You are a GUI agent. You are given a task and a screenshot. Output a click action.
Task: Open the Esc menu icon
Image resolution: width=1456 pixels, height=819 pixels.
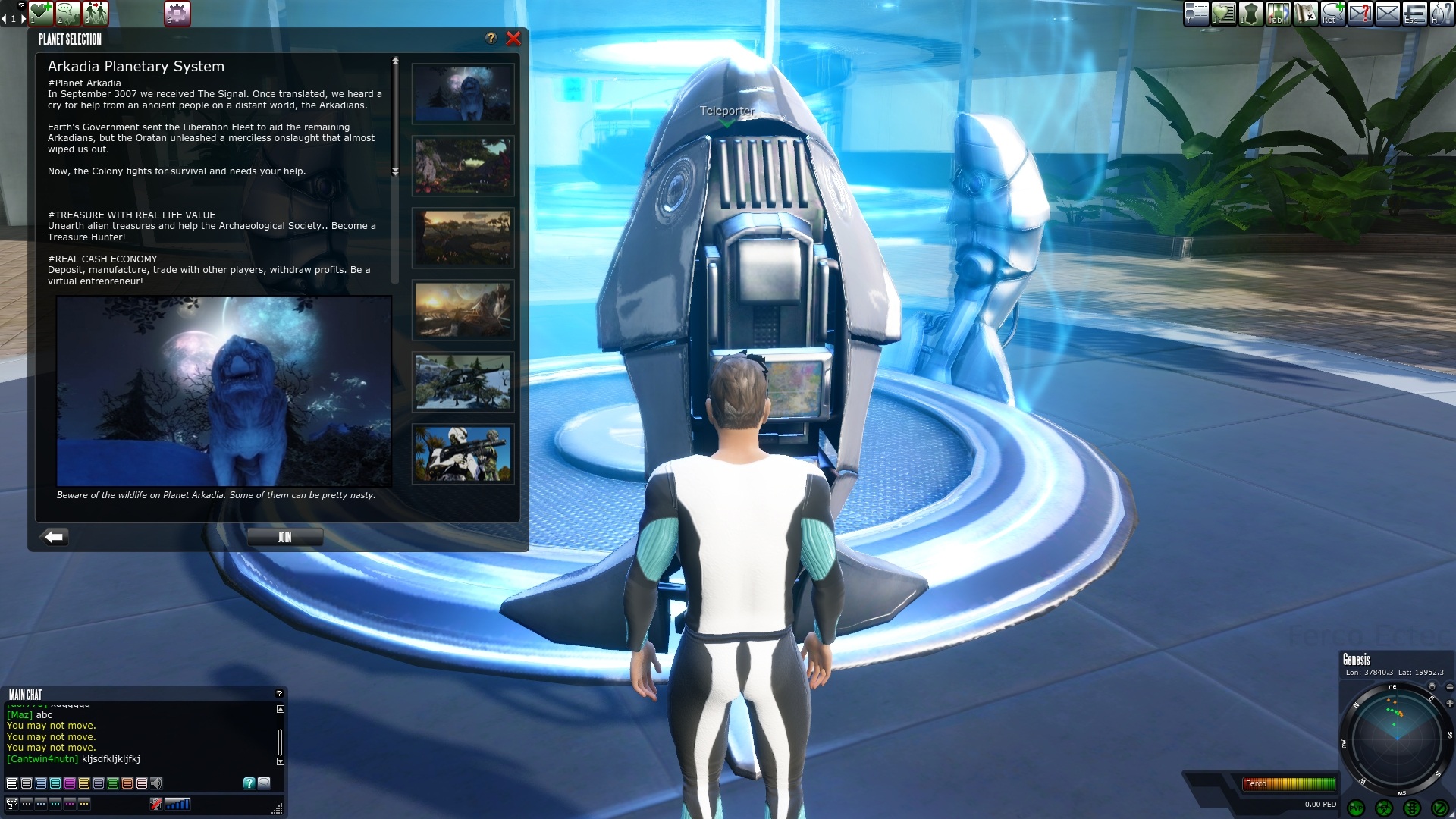point(1414,14)
